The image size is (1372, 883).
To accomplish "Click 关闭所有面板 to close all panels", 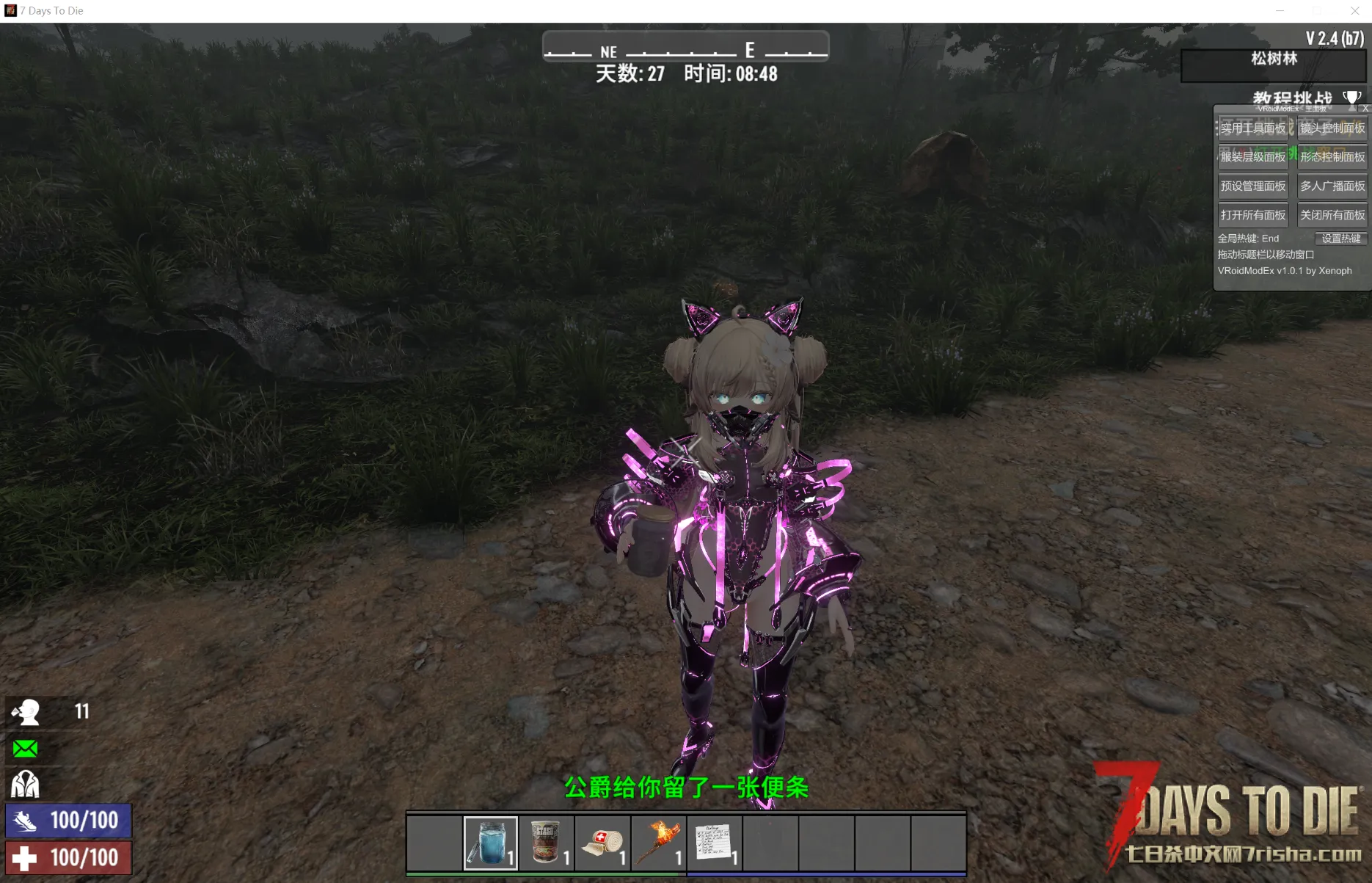I will 1332,215.
